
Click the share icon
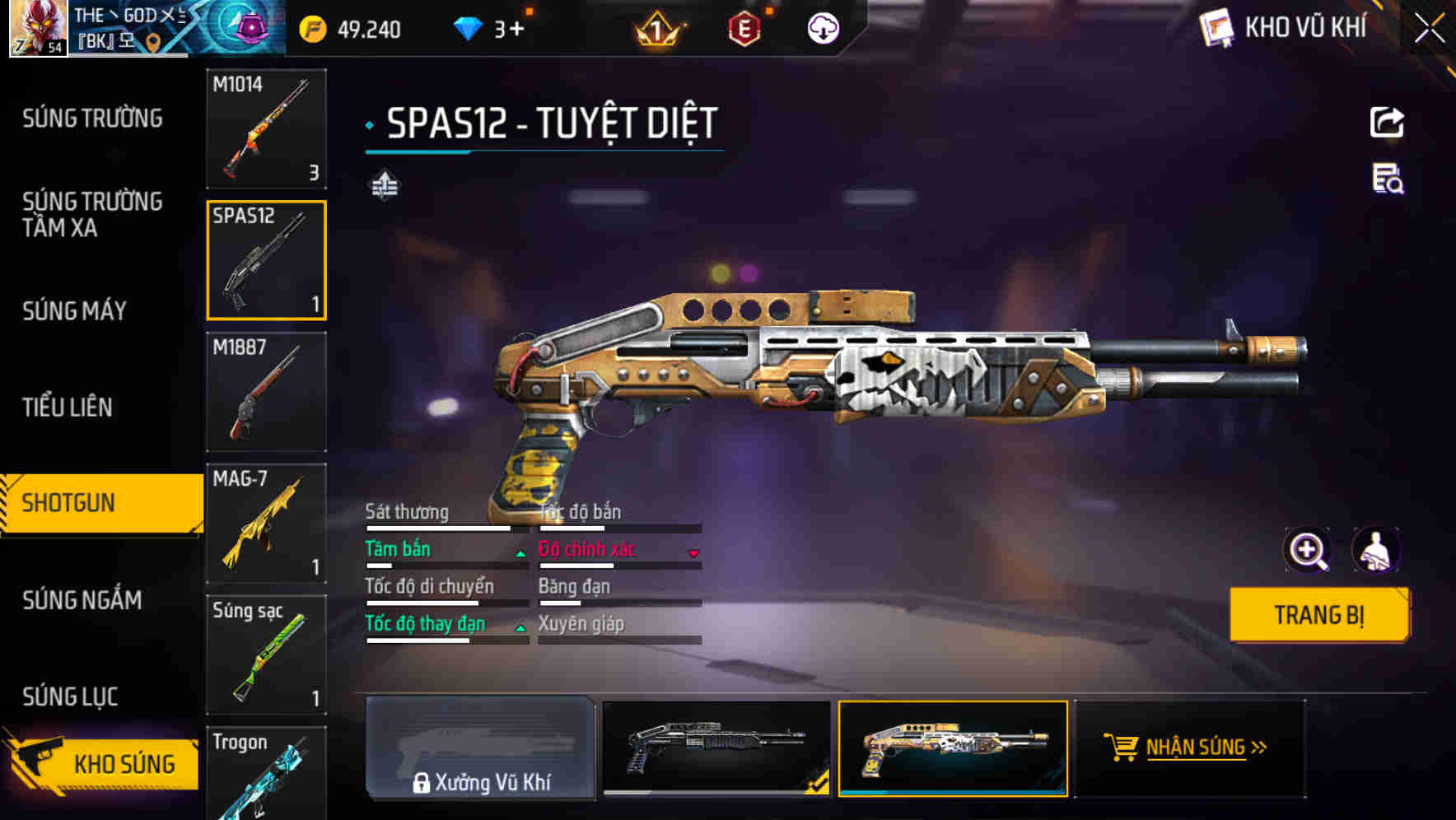(1387, 123)
